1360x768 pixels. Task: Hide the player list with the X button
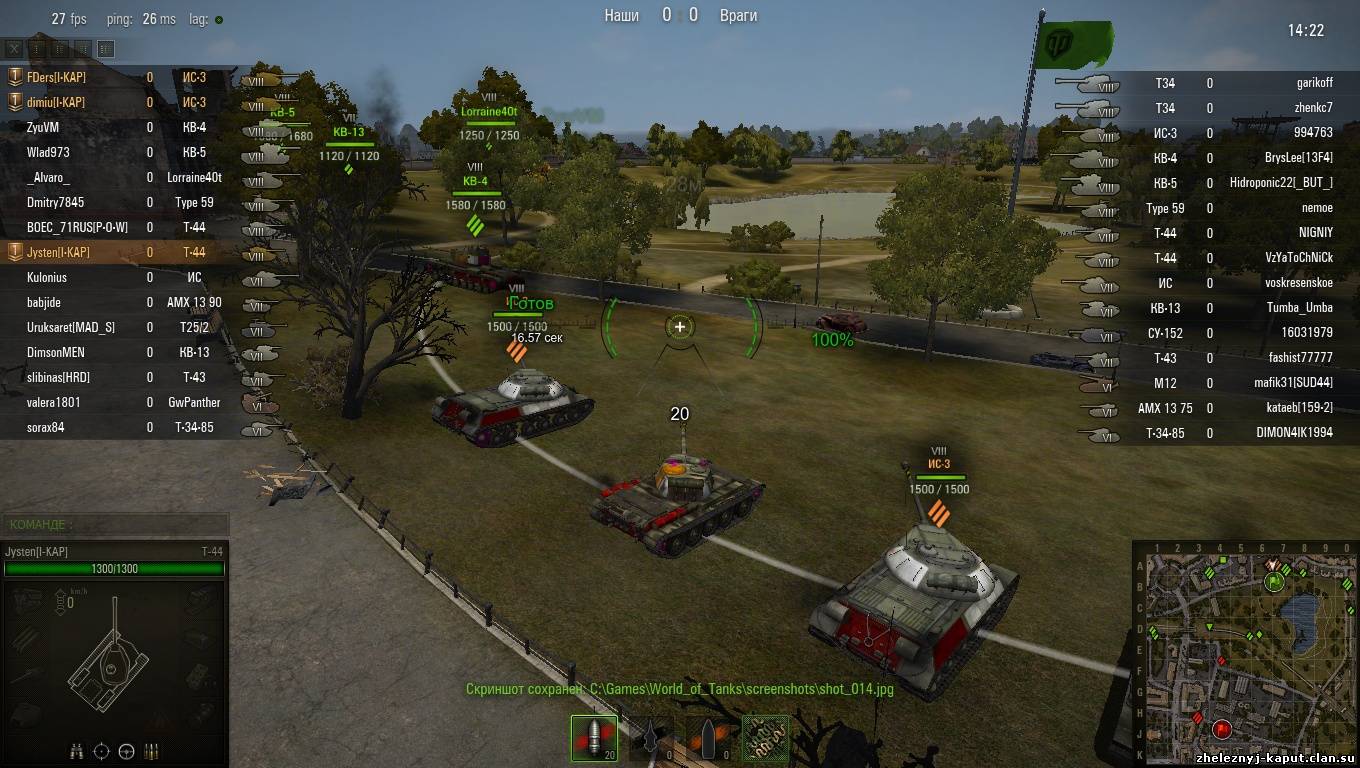pyautogui.click(x=14, y=49)
